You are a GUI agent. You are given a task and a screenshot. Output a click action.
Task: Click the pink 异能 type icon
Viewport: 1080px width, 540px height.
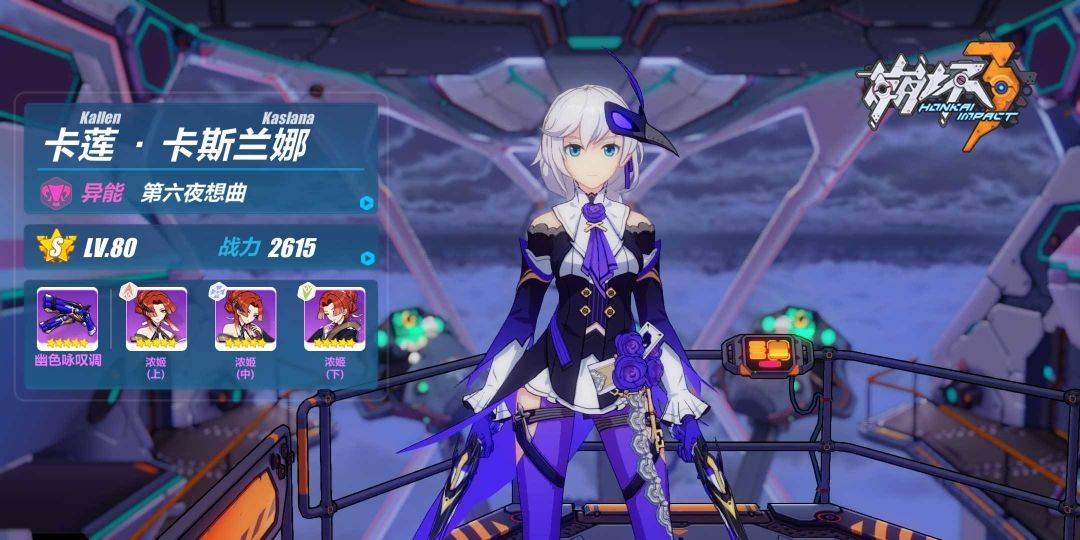coord(53,192)
